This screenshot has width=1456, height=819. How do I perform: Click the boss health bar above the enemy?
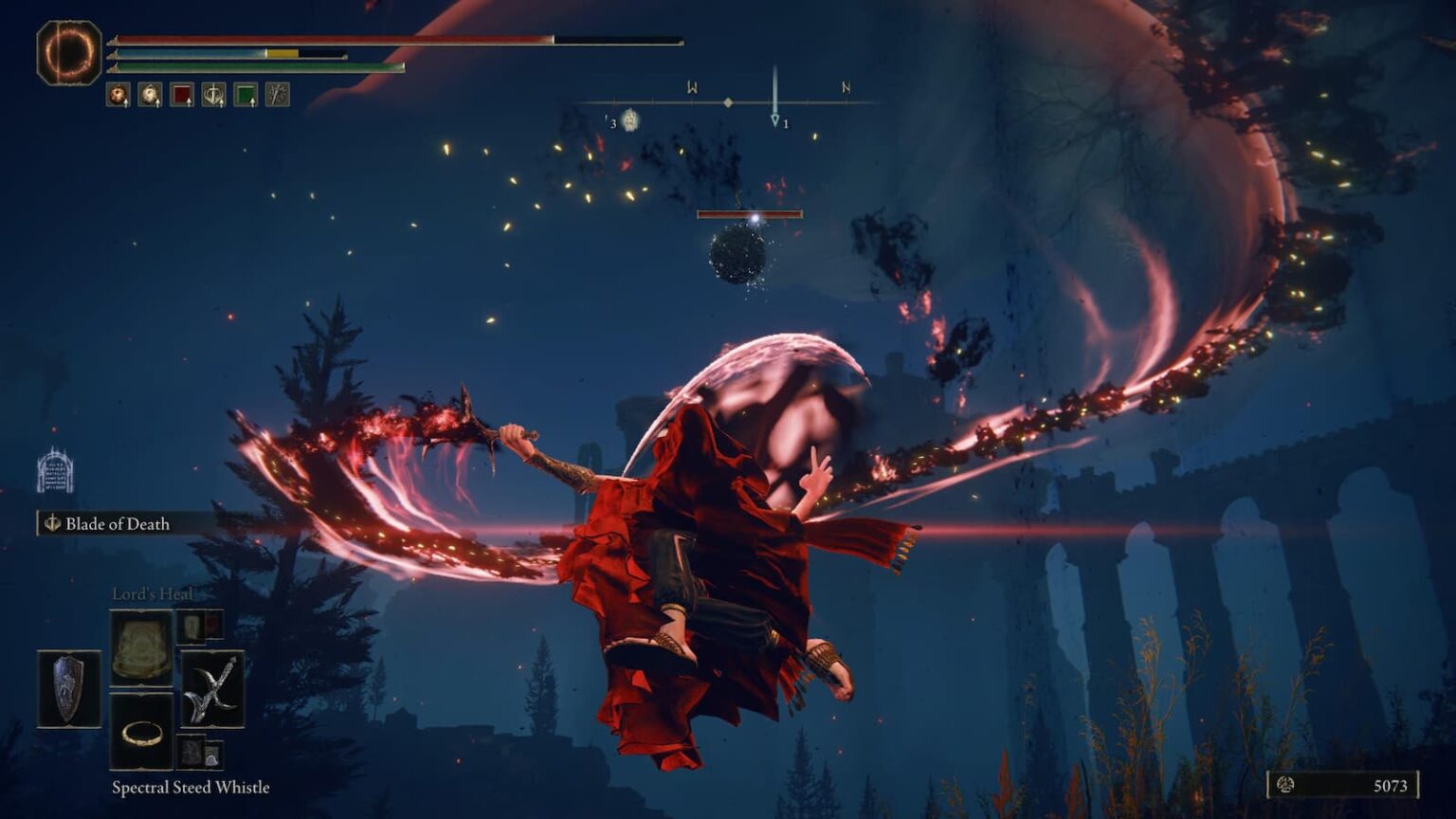click(750, 213)
